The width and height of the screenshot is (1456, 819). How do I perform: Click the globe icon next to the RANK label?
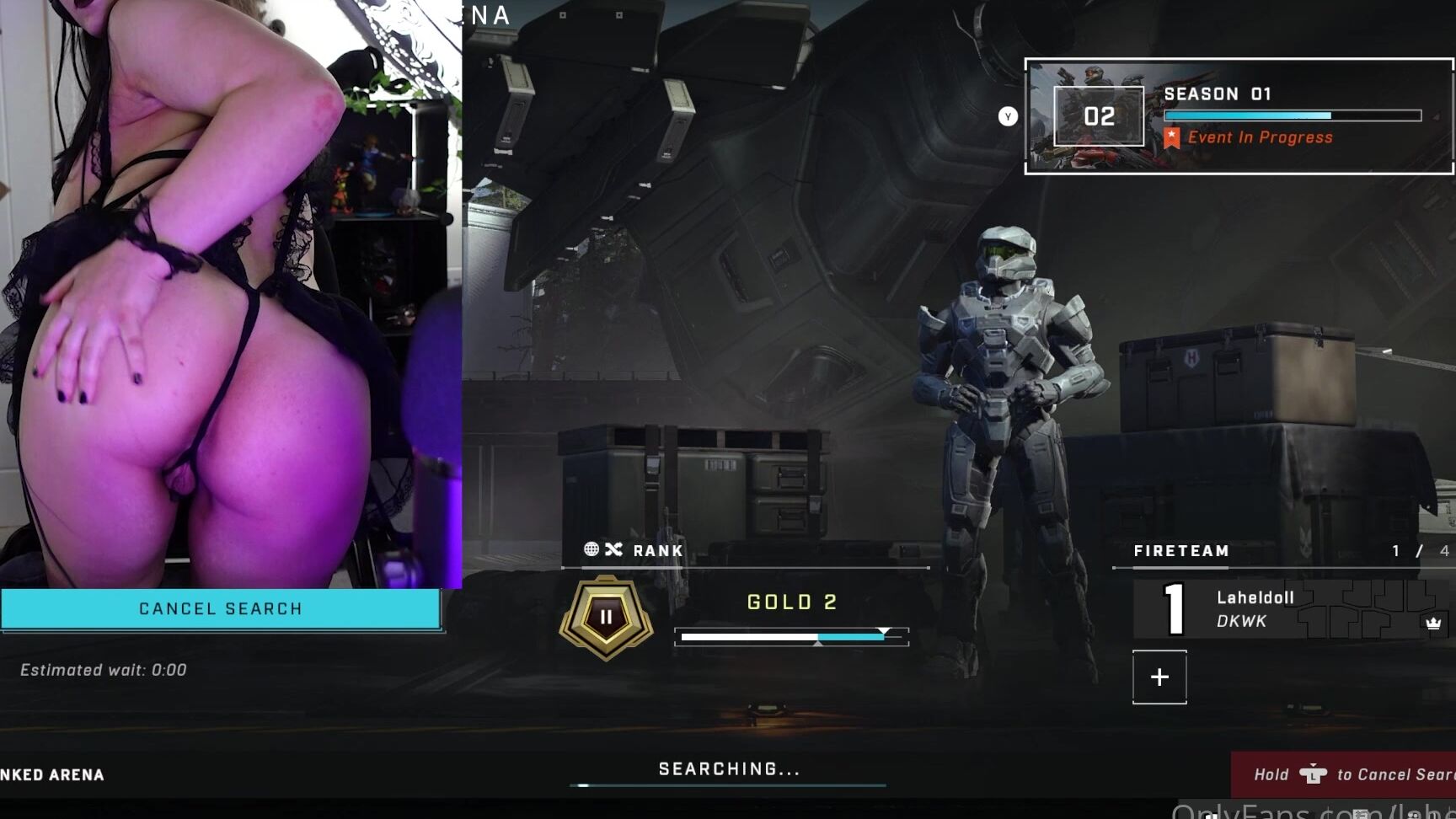tap(591, 550)
